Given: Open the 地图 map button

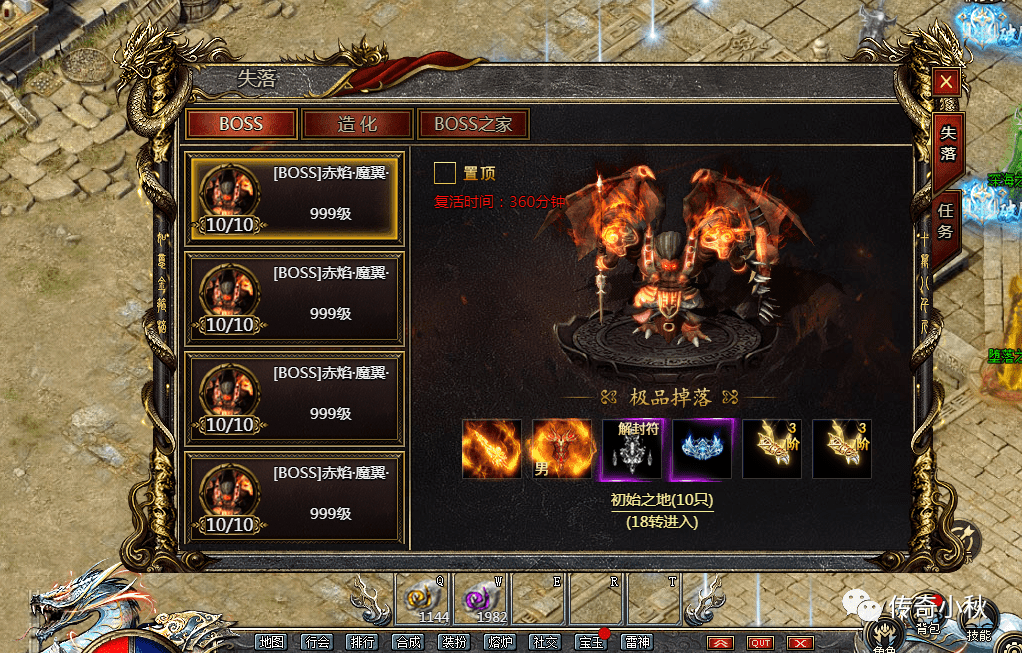Looking at the screenshot, I should point(270,642).
